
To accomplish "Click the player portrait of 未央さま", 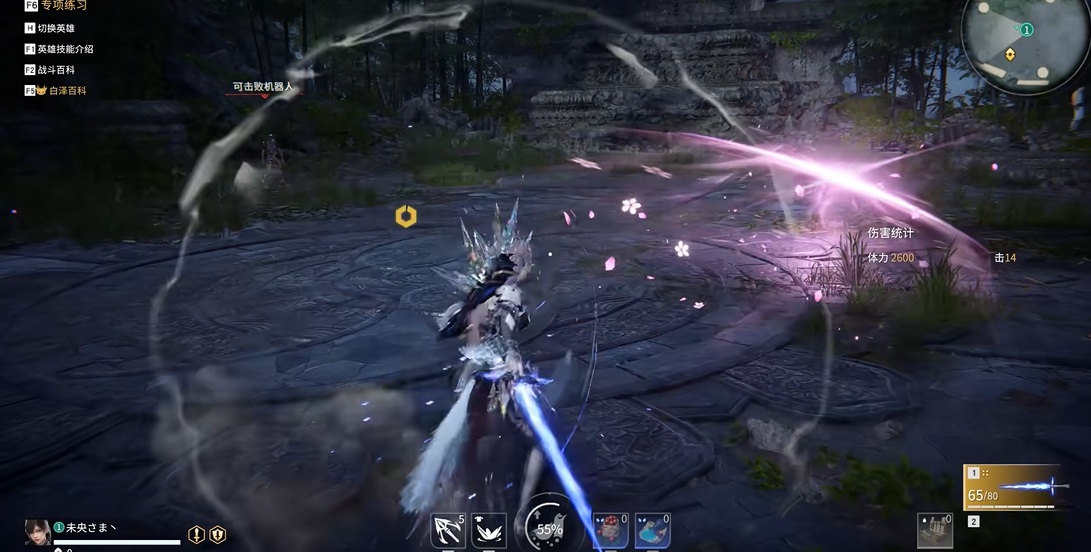I will pos(38,532).
